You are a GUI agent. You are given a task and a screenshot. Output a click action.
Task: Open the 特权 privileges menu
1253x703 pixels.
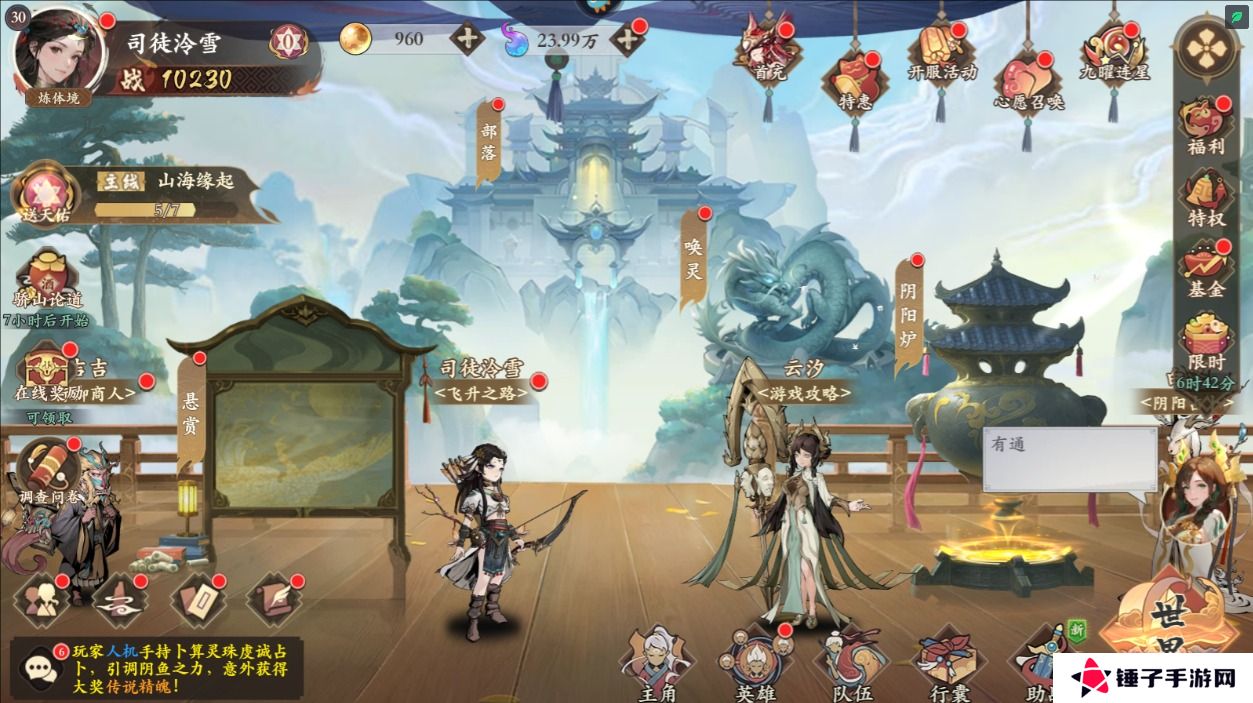pyautogui.click(x=1205, y=198)
